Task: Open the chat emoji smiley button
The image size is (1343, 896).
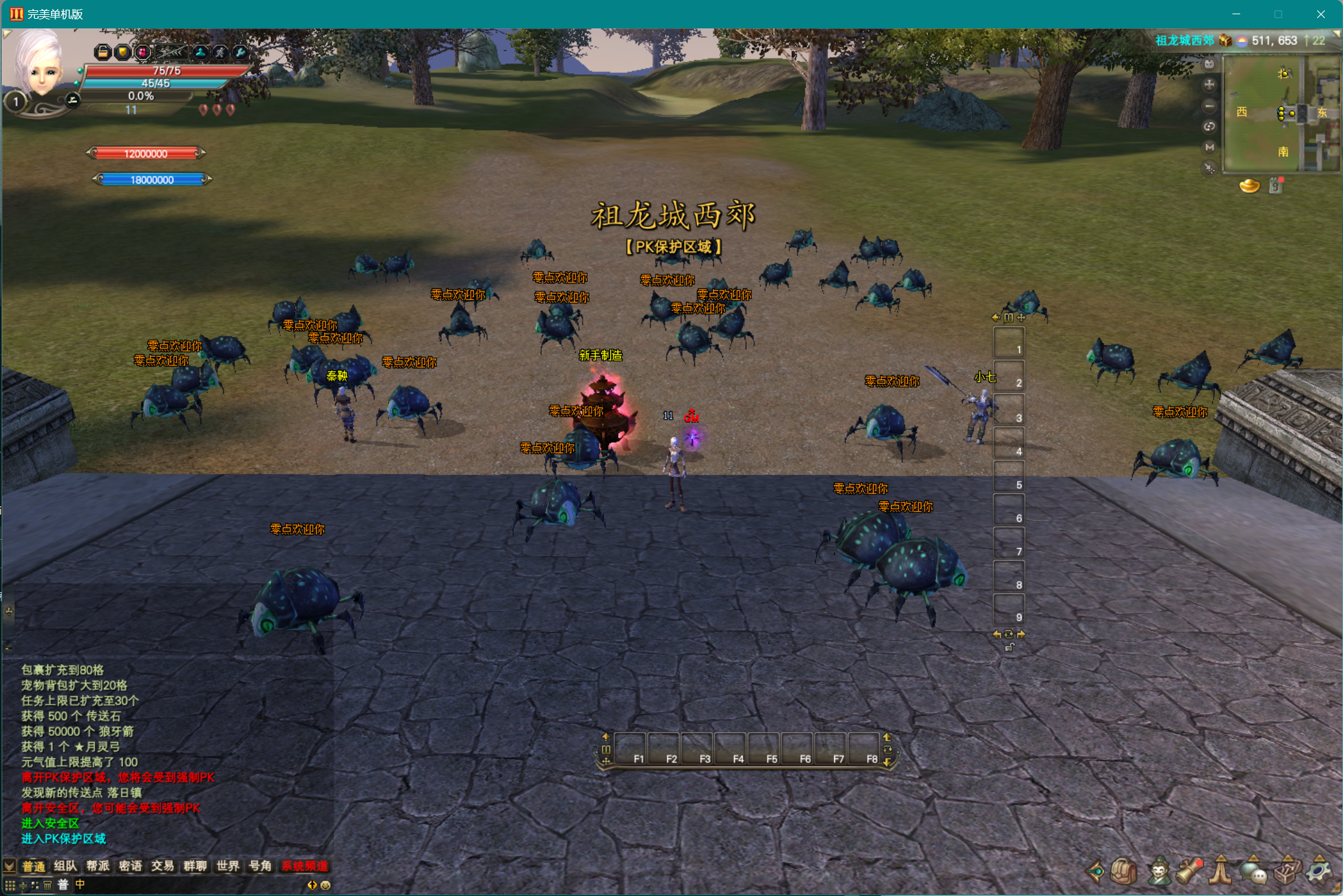Action: (x=326, y=885)
